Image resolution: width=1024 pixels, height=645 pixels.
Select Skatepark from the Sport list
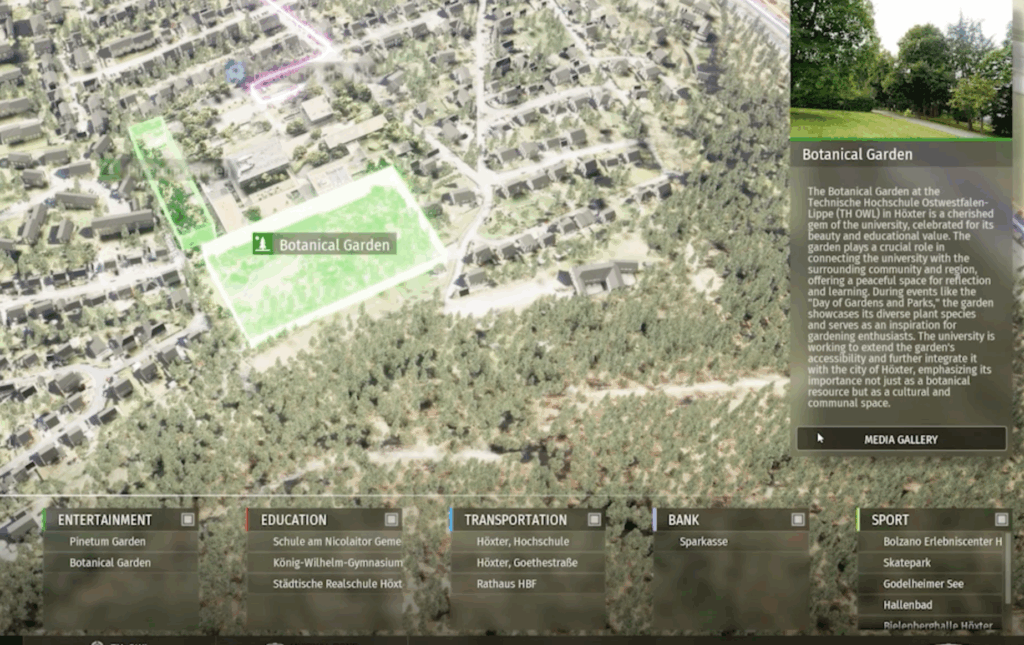coord(907,563)
